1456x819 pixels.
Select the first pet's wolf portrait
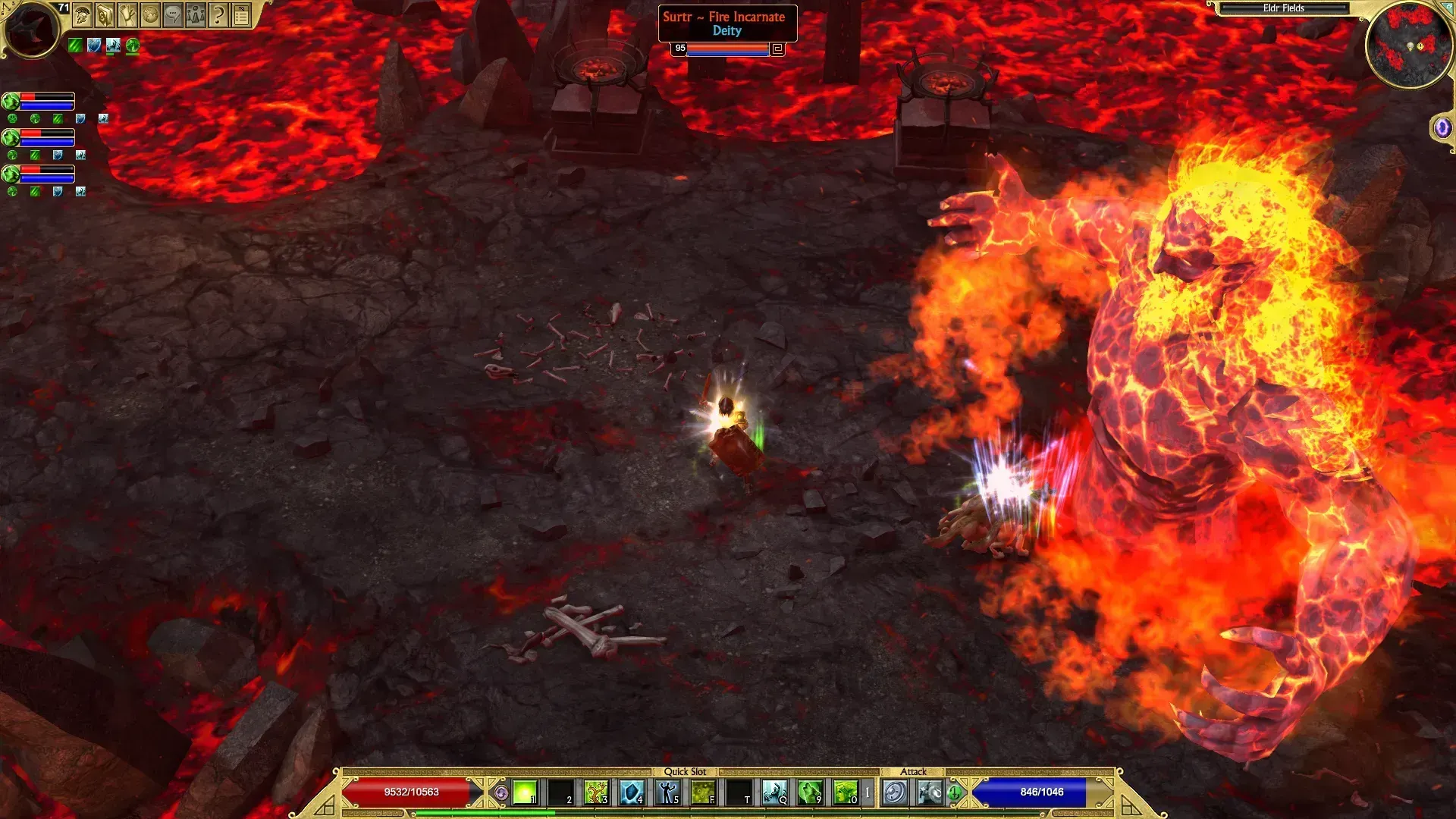11,101
